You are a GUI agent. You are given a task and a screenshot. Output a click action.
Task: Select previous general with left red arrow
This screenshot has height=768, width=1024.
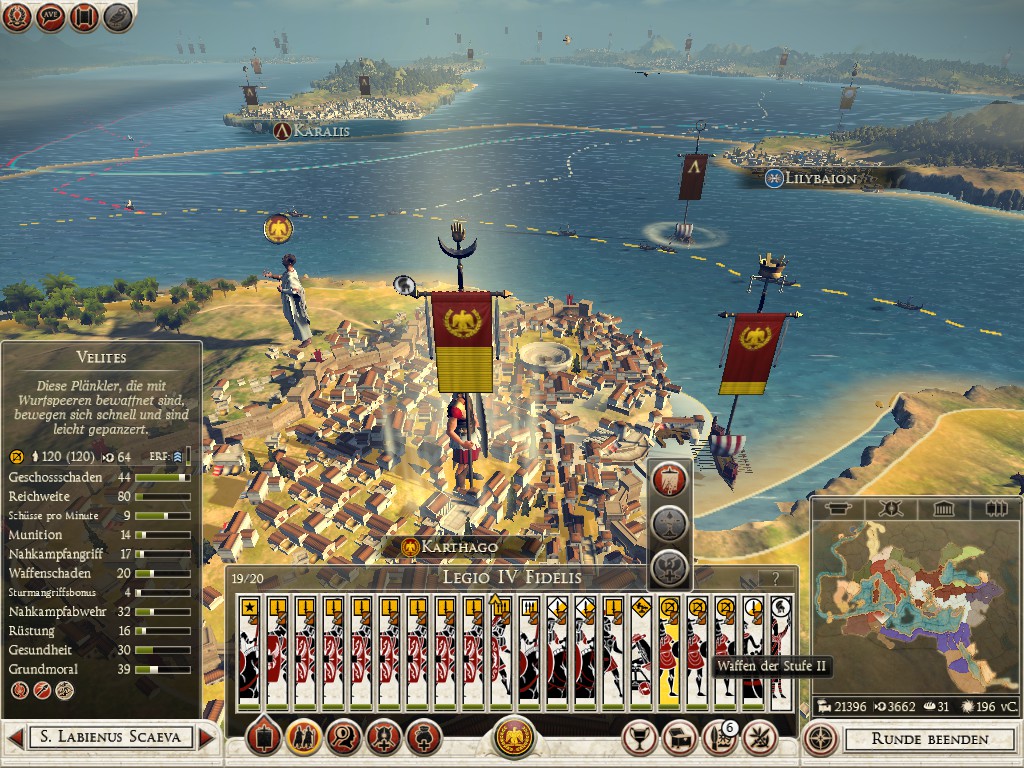click(x=15, y=738)
